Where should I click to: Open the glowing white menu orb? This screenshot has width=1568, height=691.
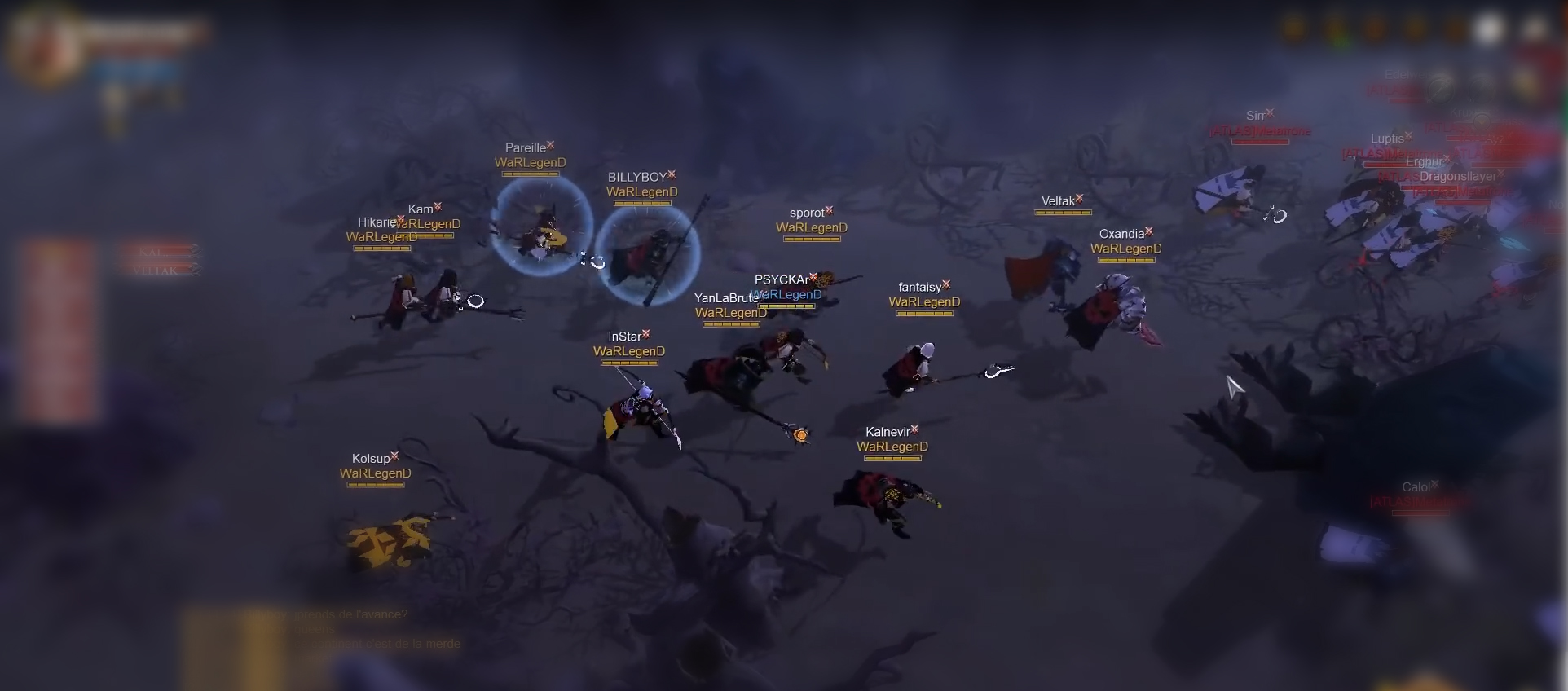tap(1490, 29)
